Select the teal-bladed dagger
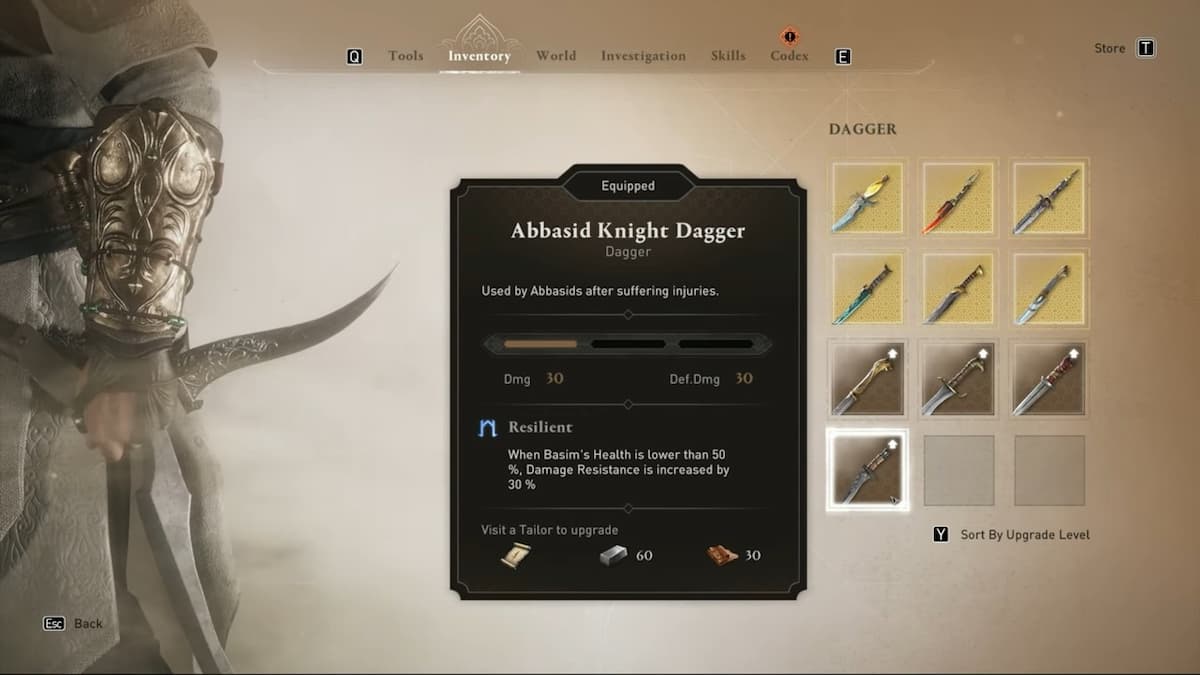Viewport: 1200px width, 675px height. pos(867,288)
